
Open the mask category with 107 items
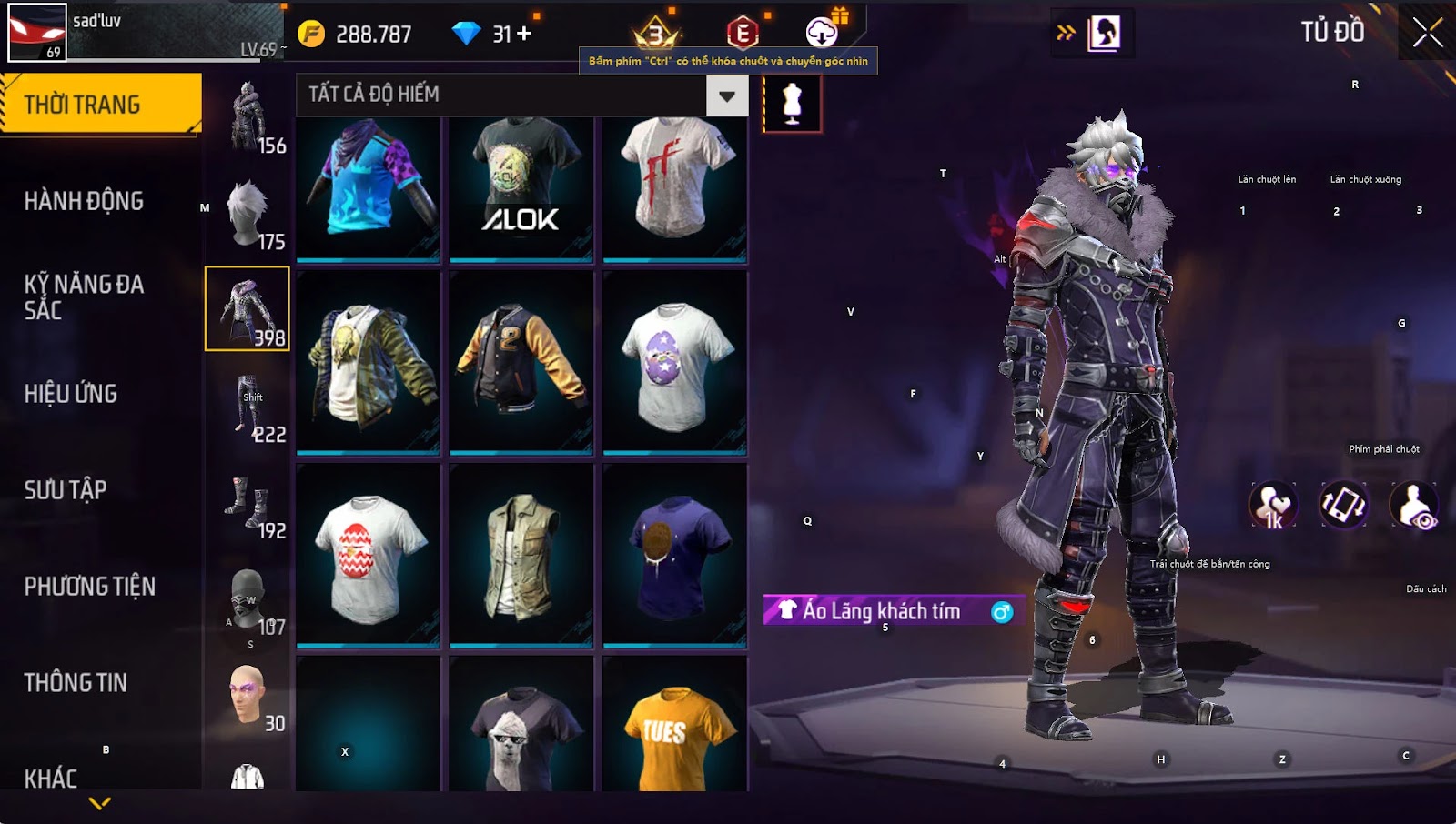click(248, 600)
